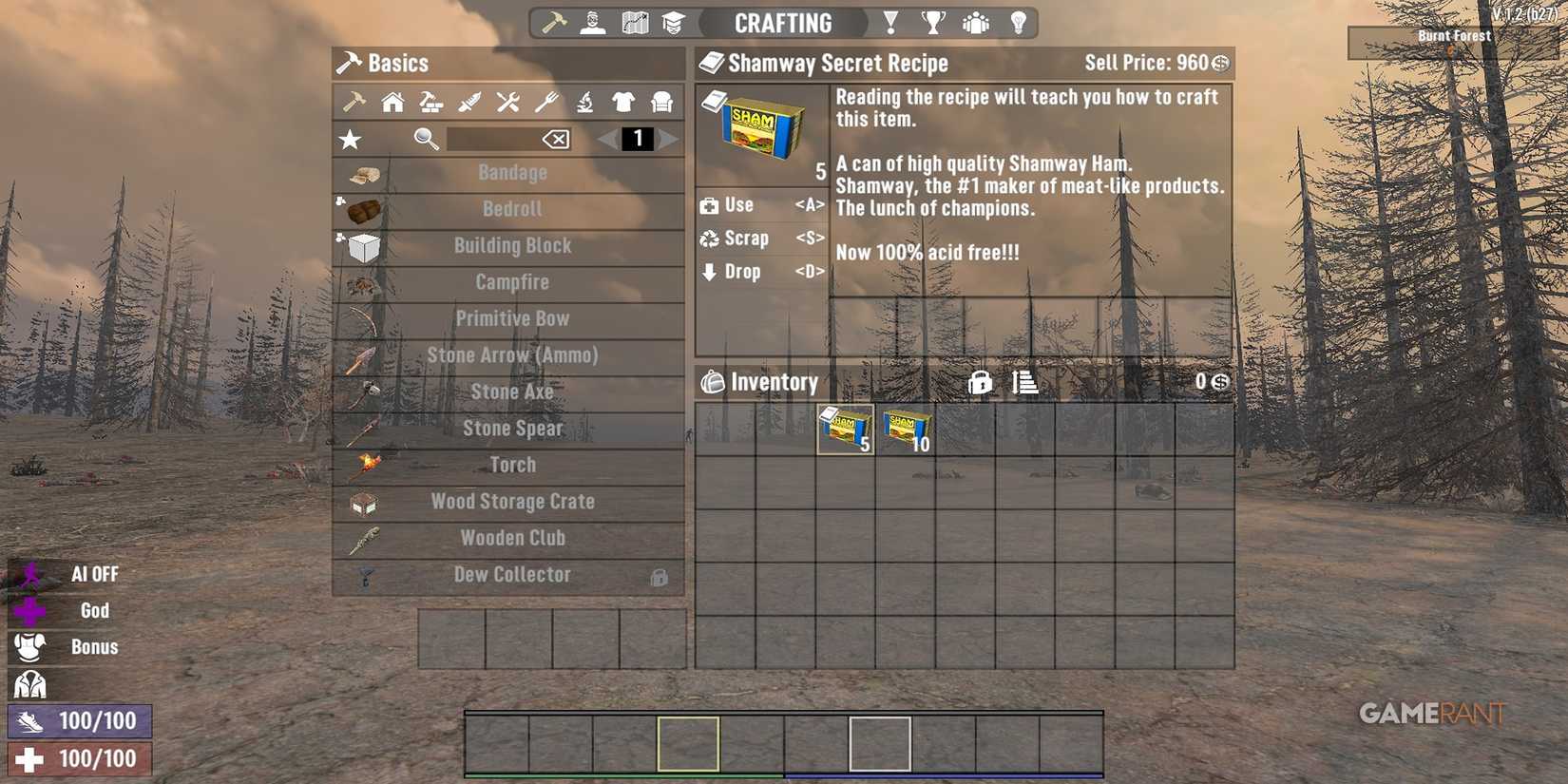This screenshot has height=784, width=1568.
Task: Select the Campfire recipe entry
Action: [512, 281]
